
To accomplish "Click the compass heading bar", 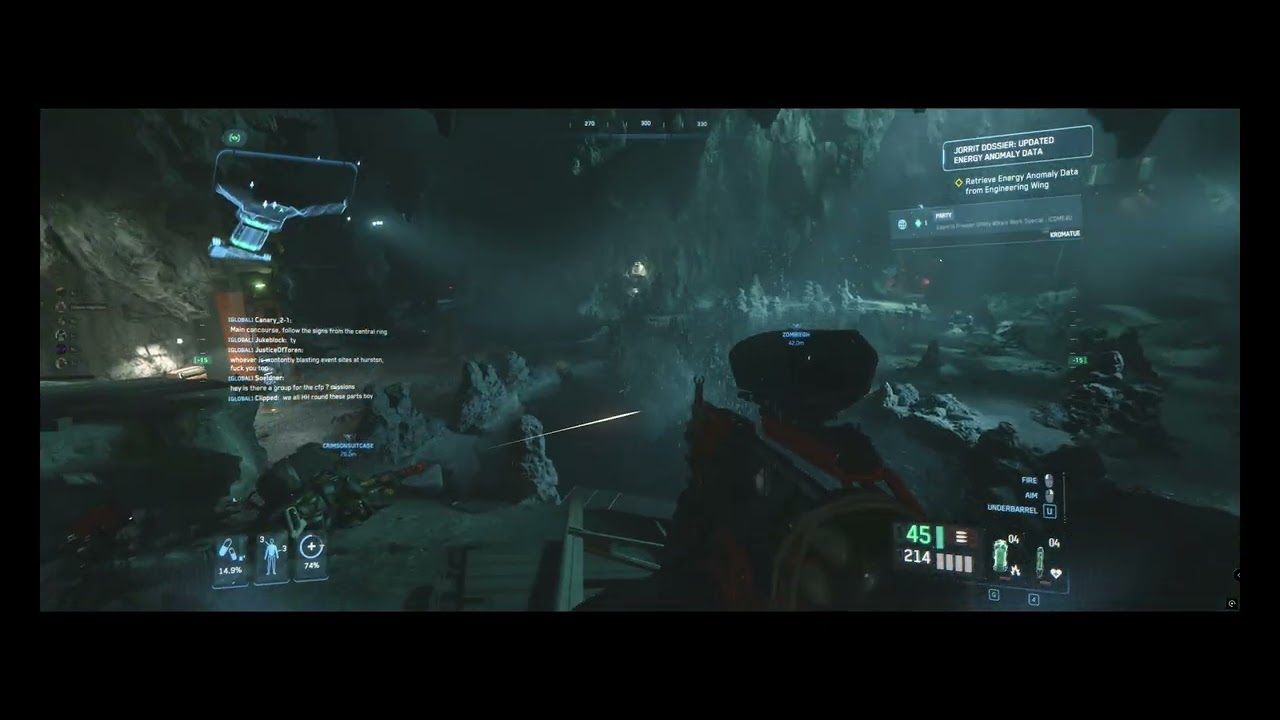I will (645, 125).
